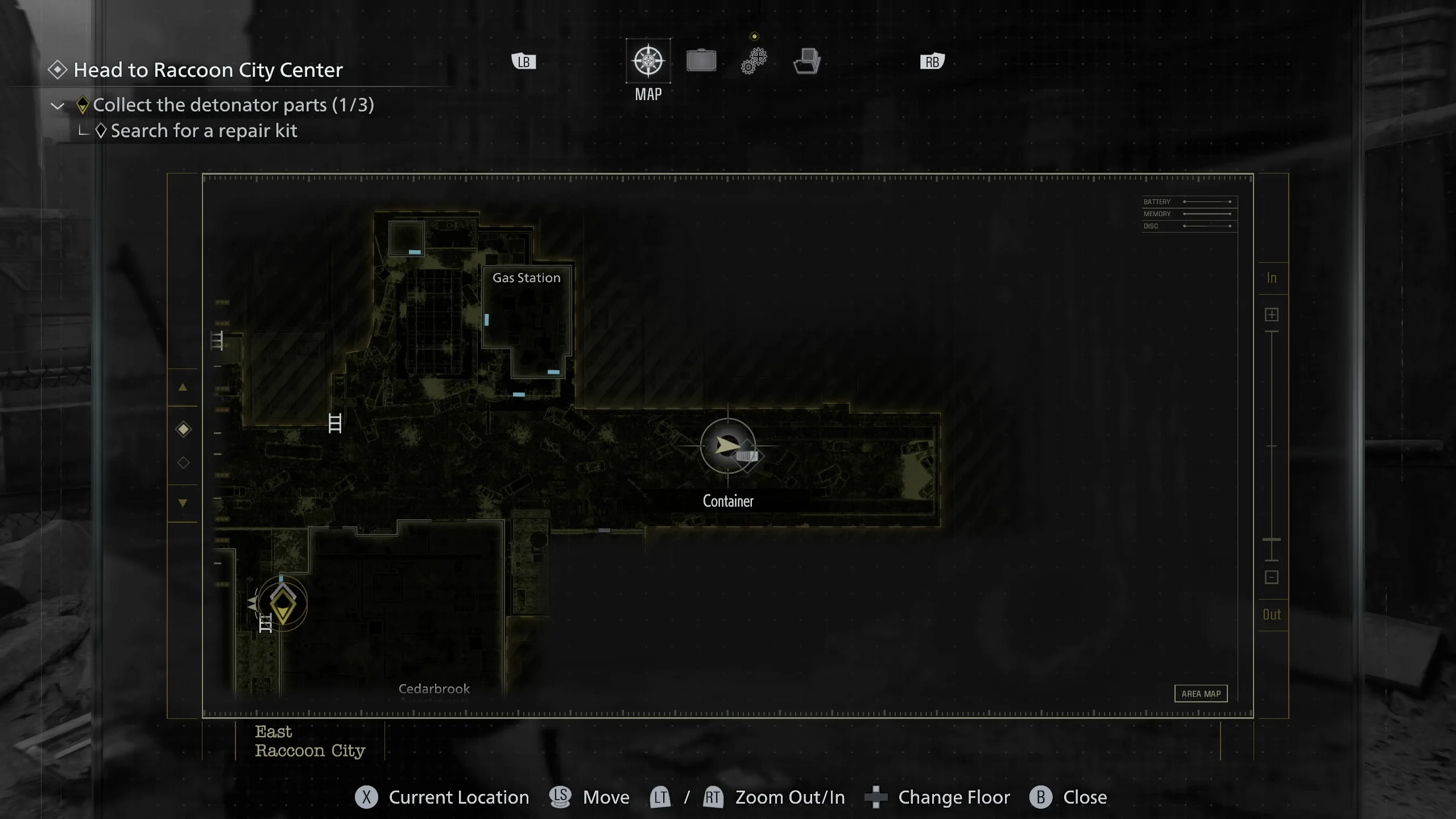Click the zoom-out minus button
The width and height of the screenshot is (1456, 819).
(x=1272, y=577)
